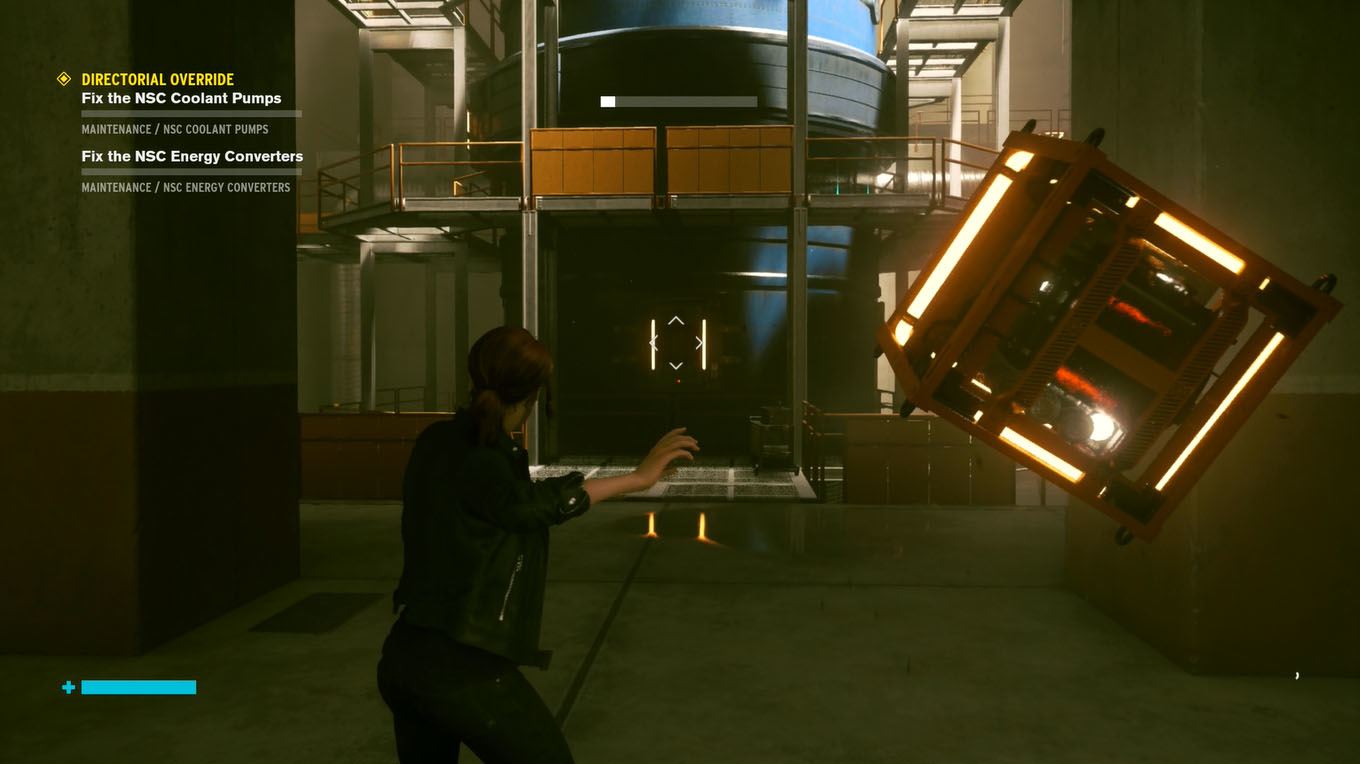Click the blue plus icon beside the health bar
Image resolution: width=1360 pixels, height=764 pixels.
coord(67,687)
